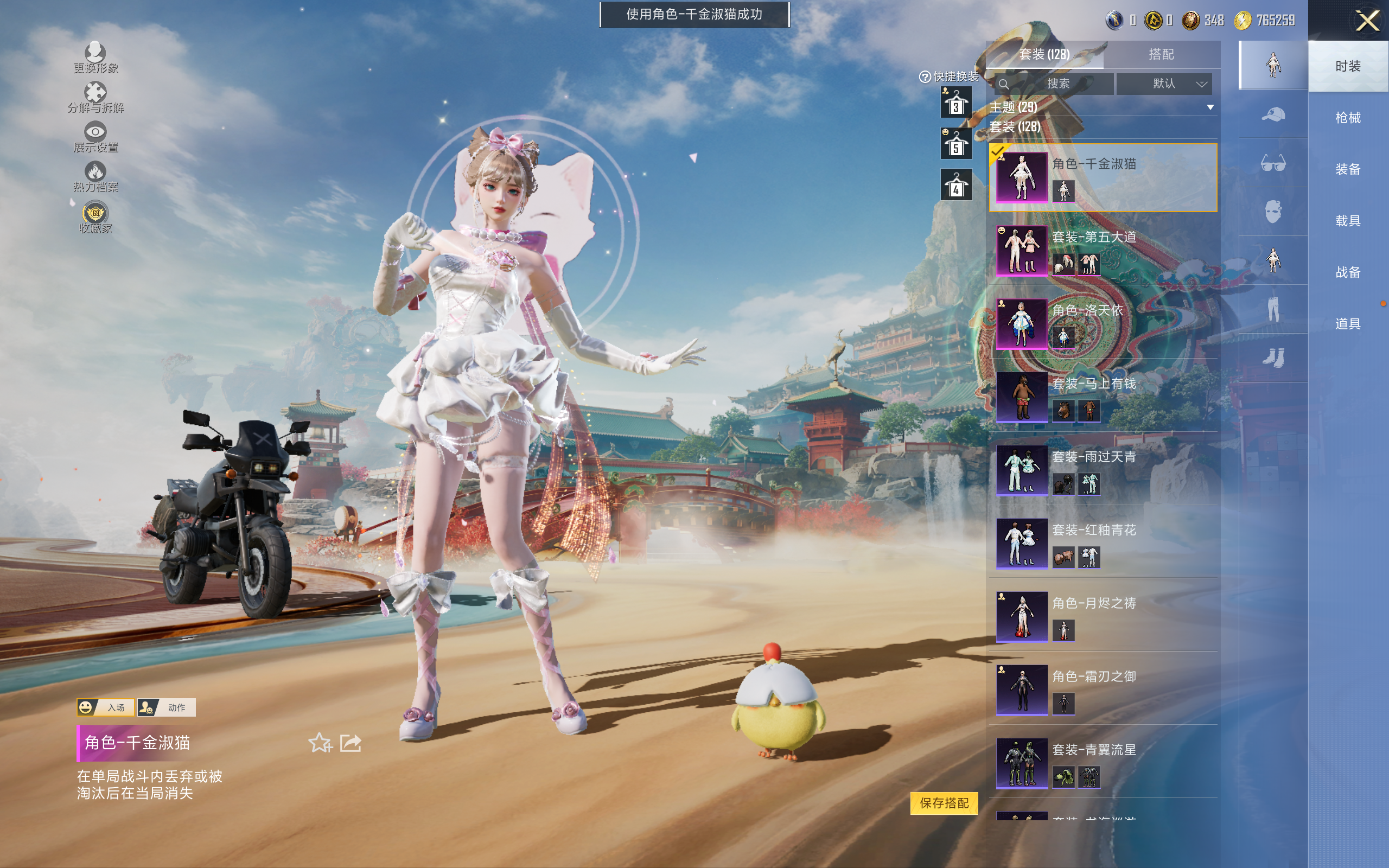The image size is (1389, 868).
Task: Expand the 主题 (29) section
Action: coord(1210,107)
